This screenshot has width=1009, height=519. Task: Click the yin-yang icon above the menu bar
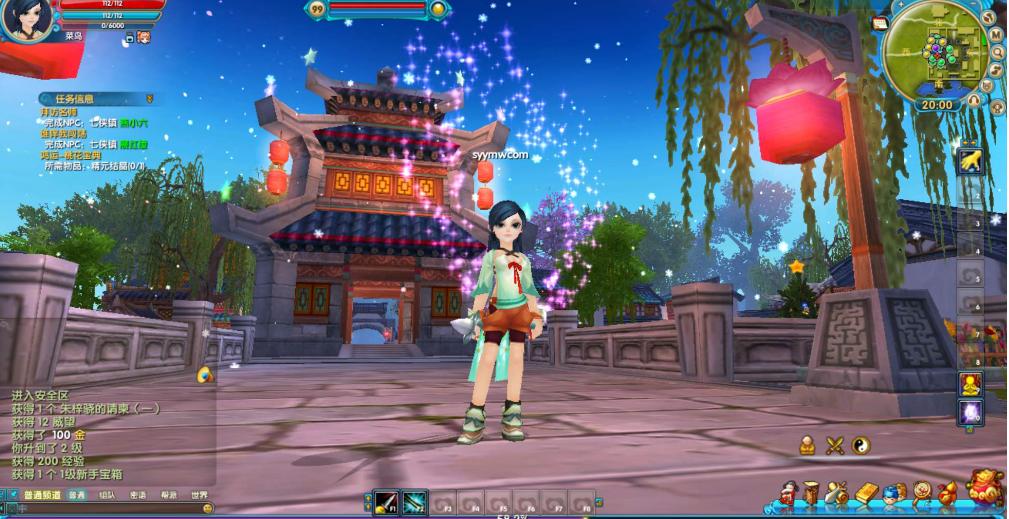point(861,445)
